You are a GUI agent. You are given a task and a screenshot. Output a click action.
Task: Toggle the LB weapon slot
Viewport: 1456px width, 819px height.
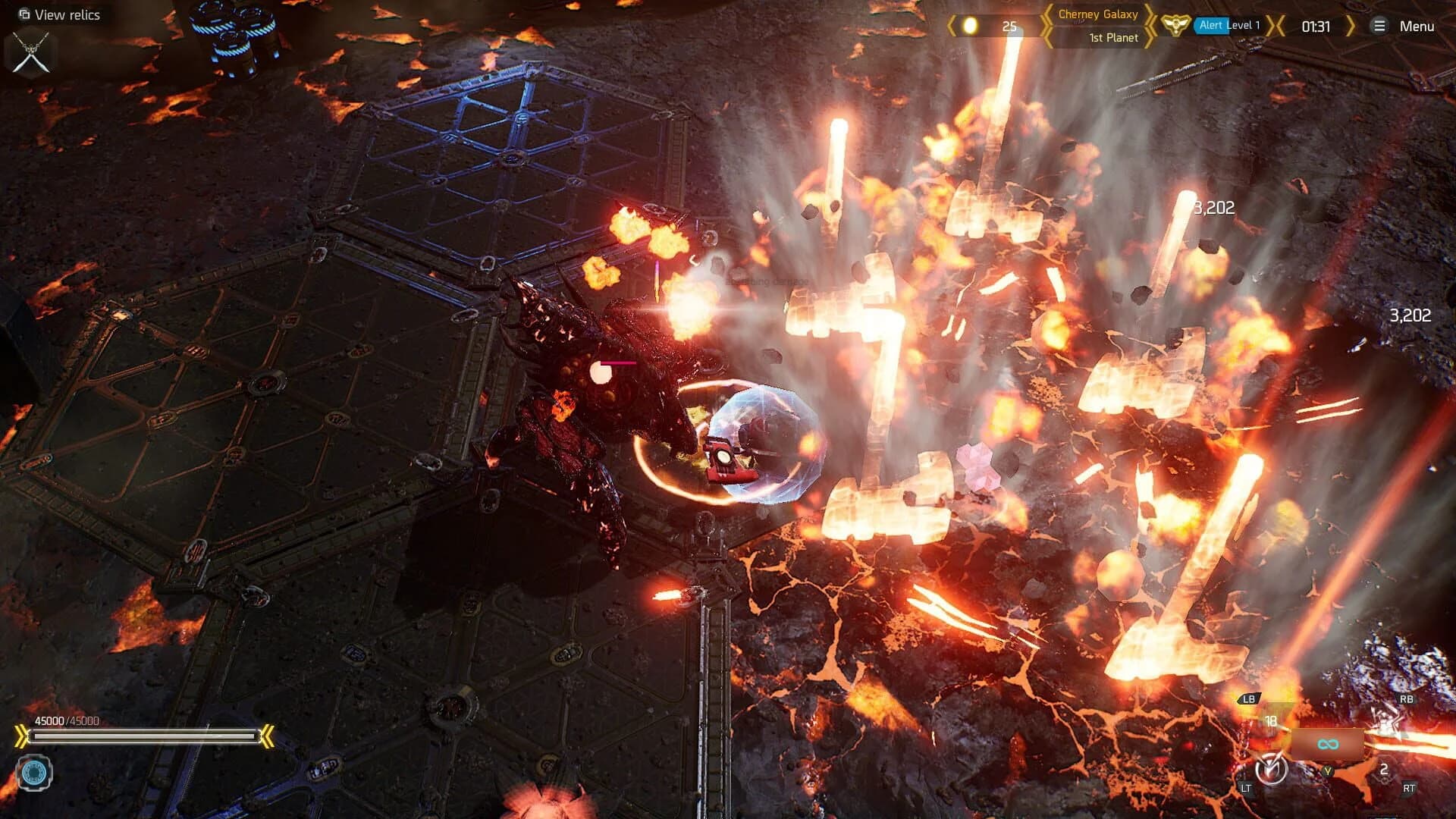tap(1248, 698)
